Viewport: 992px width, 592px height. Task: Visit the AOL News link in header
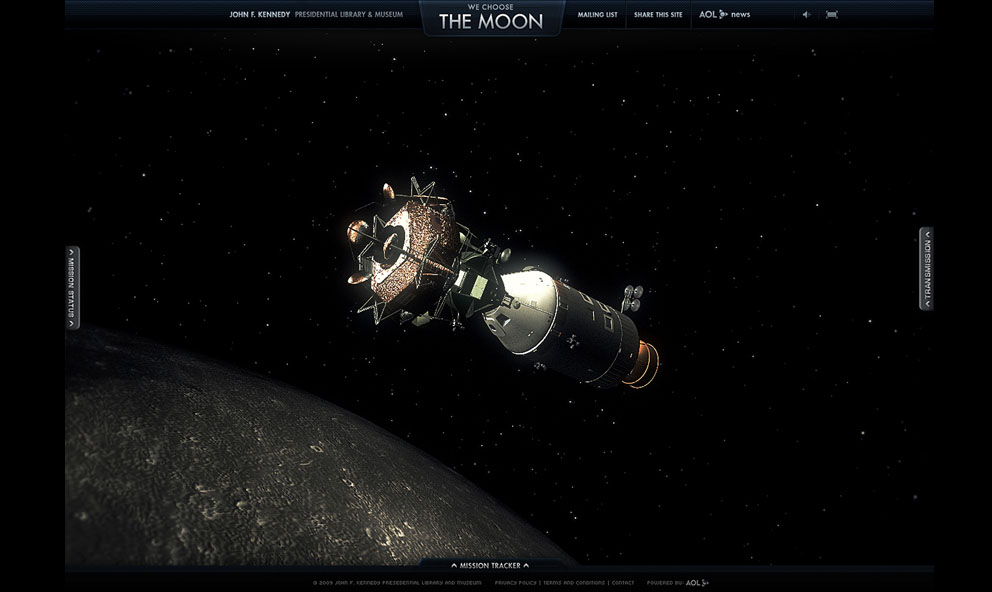click(724, 15)
